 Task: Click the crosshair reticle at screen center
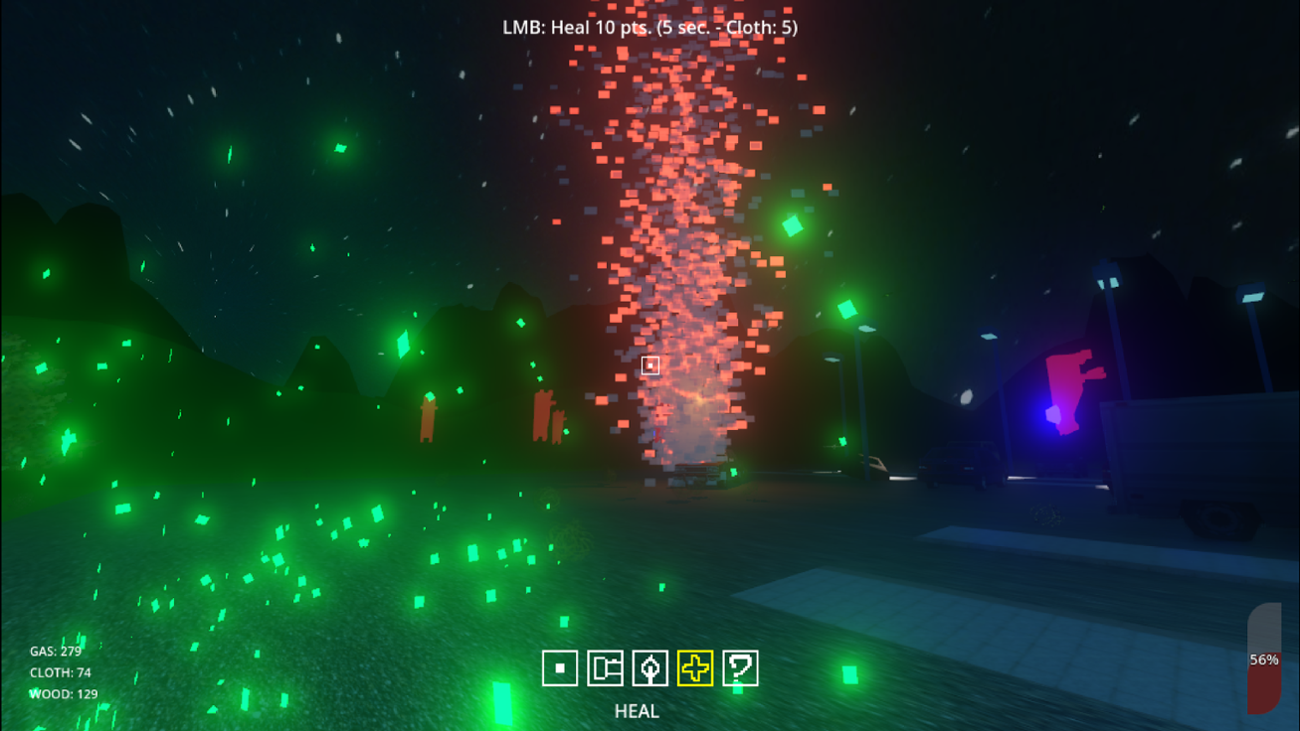point(652,366)
